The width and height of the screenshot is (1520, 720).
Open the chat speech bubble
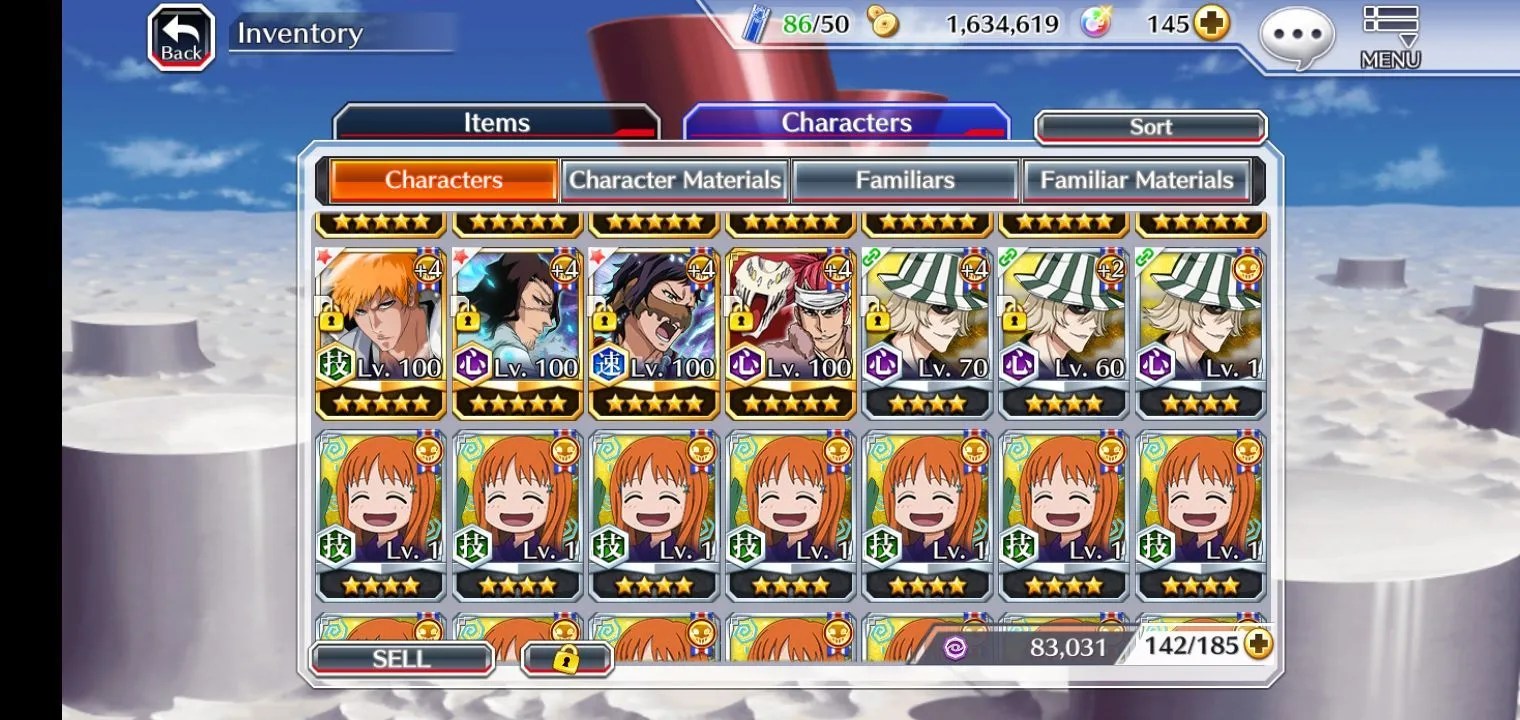tap(1297, 37)
